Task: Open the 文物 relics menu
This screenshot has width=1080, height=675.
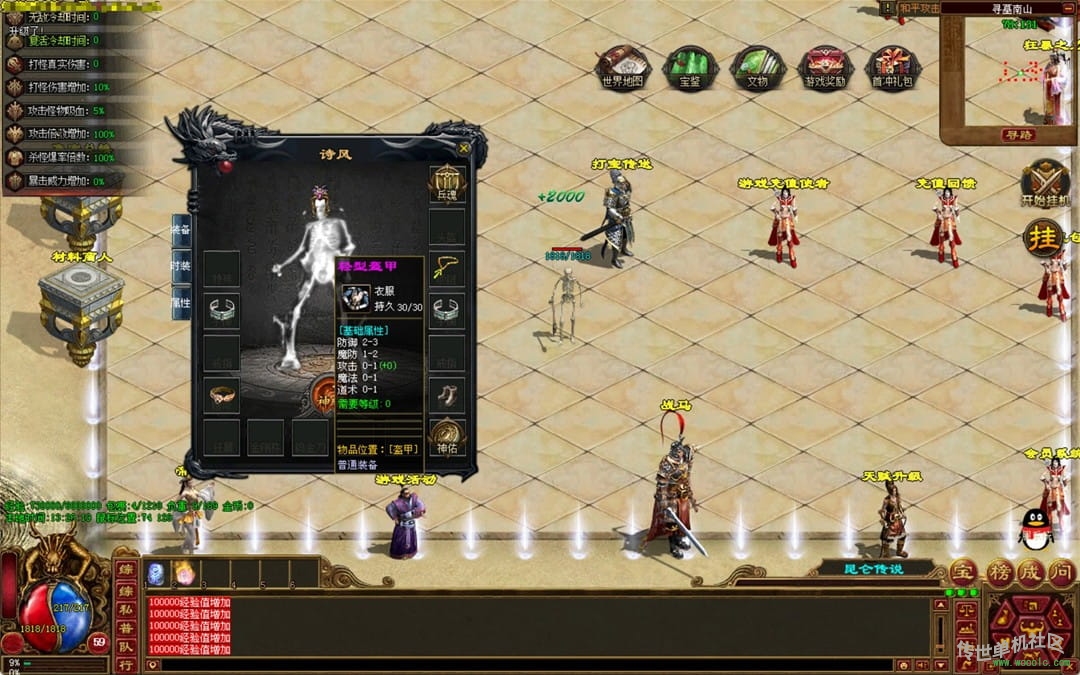Action: (757, 66)
